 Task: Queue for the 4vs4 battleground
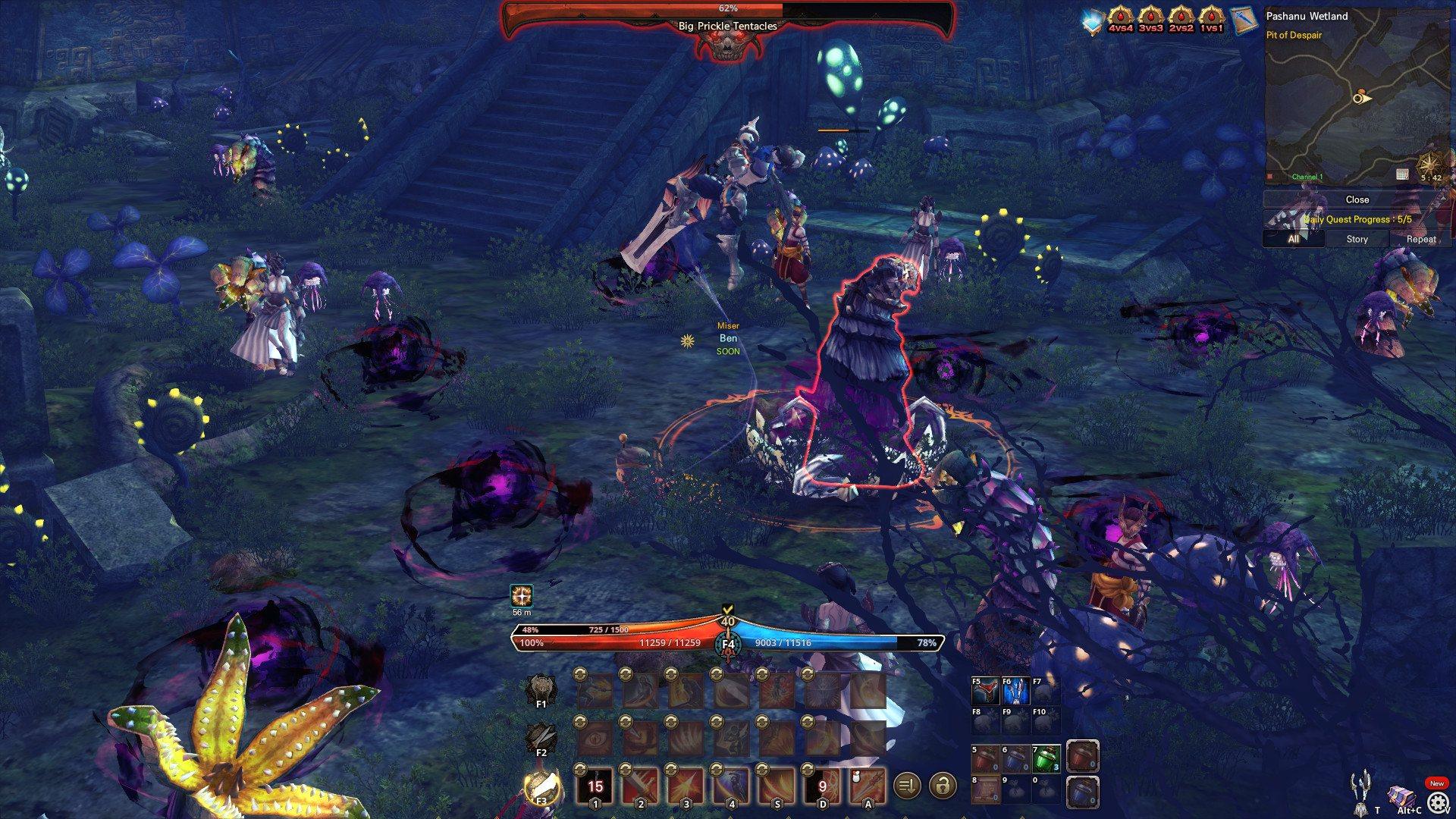coord(1121,19)
